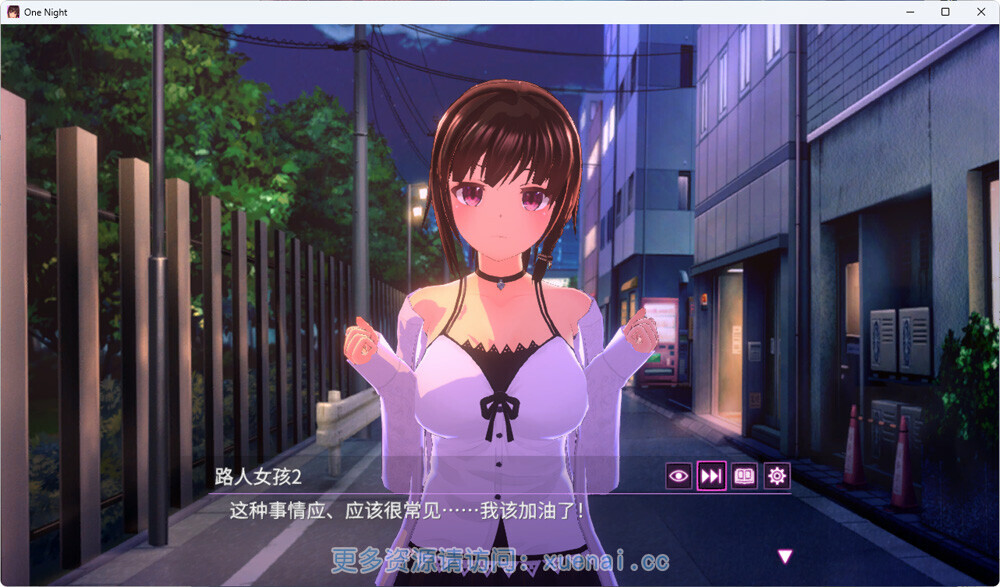
Task: Toggle fast-forward skip of dialogue
Action: coord(711,476)
